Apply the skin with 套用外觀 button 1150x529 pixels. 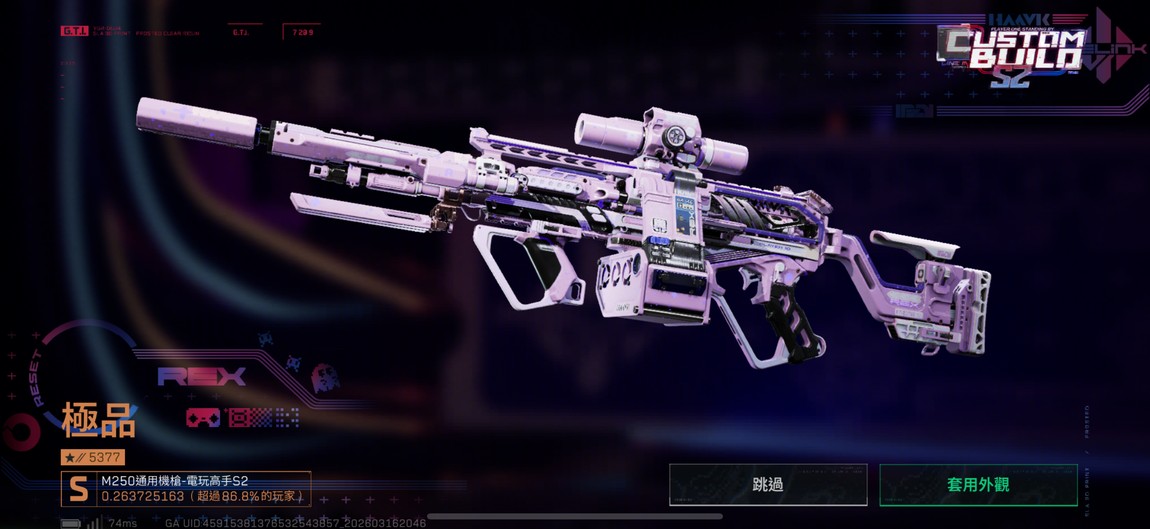(x=977, y=485)
